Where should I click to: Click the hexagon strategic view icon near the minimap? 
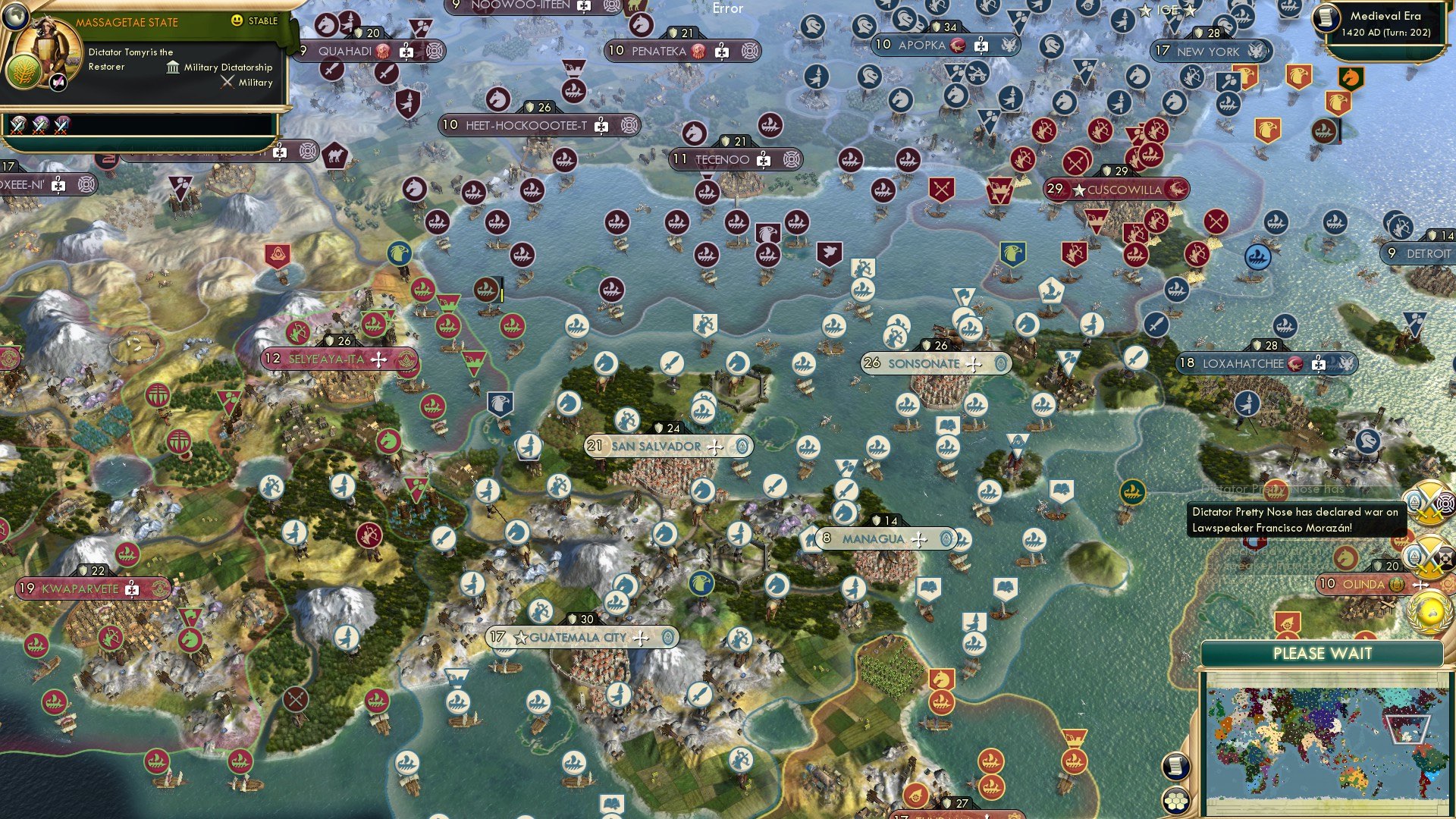[1175, 801]
